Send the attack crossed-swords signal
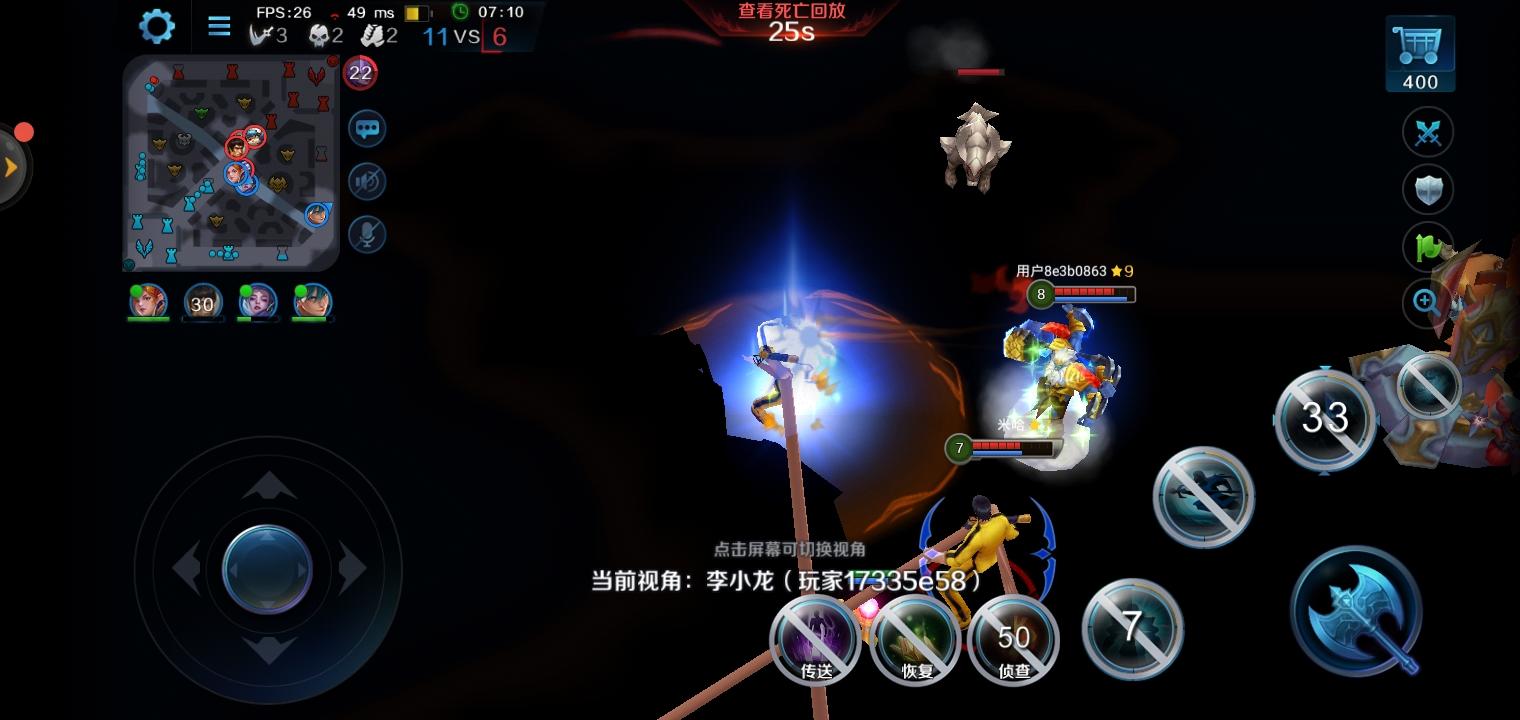The image size is (1520, 720). (x=1427, y=132)
